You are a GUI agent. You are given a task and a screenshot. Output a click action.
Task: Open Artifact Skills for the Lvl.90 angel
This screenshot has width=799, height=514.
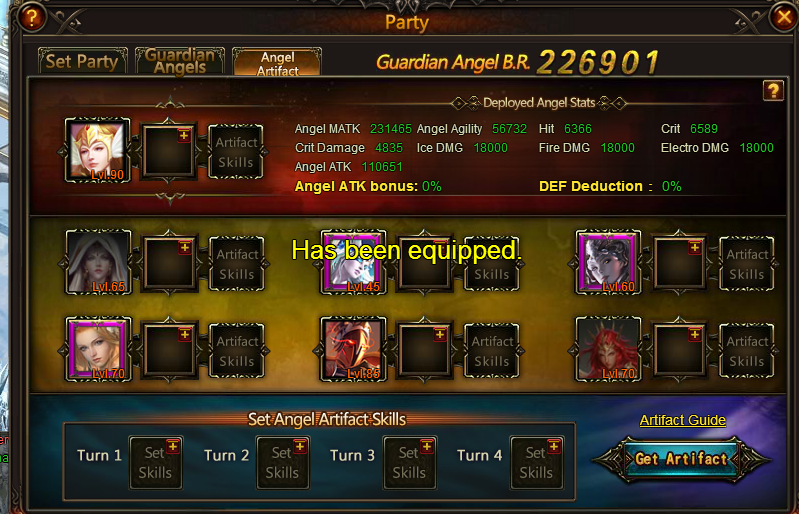click(x=236, y=152)
